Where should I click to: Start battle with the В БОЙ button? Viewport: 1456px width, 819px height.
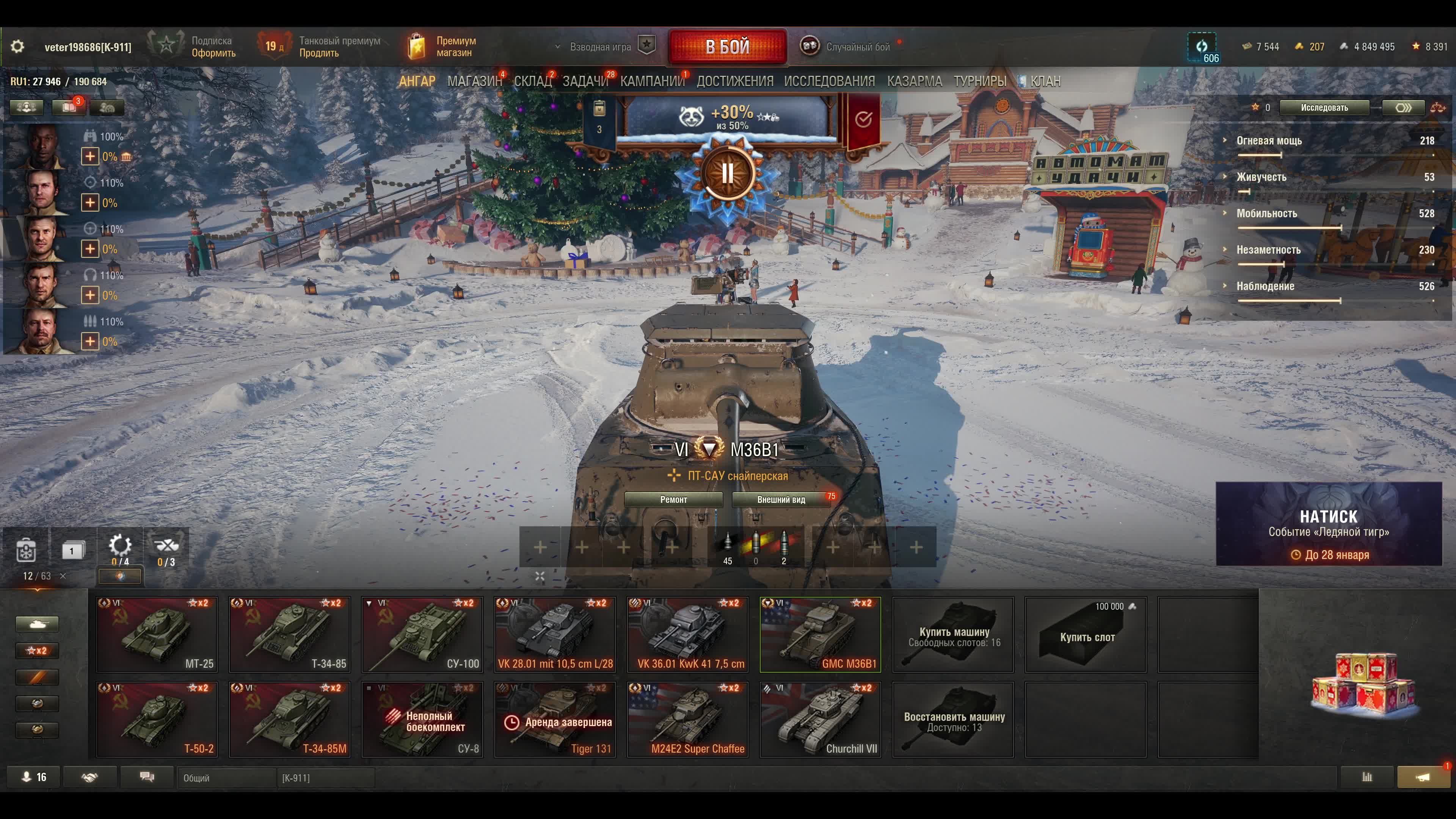(x=727, y=46)
